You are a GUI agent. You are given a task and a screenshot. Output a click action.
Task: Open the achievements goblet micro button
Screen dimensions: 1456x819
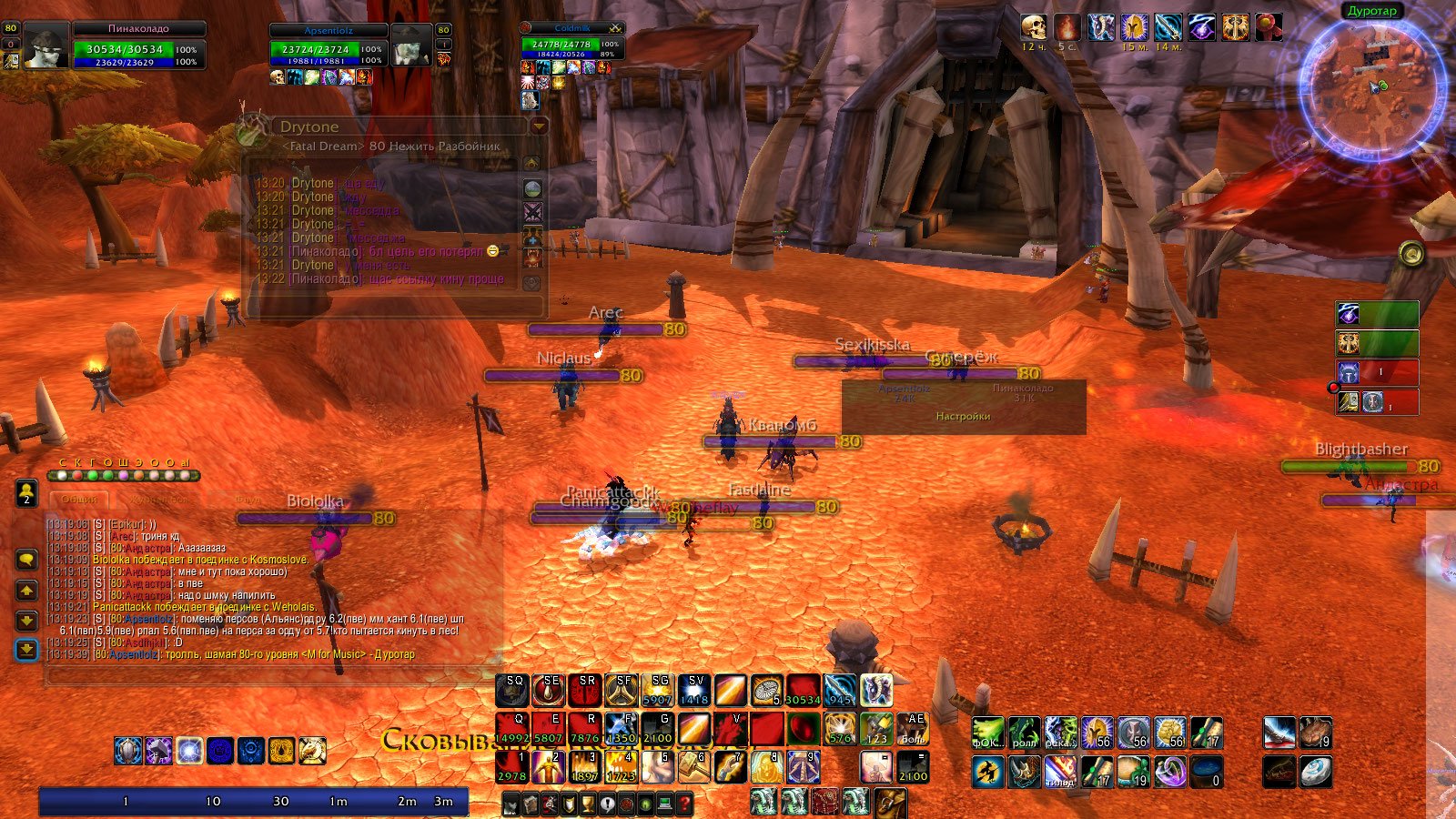(x=588, y=804)
